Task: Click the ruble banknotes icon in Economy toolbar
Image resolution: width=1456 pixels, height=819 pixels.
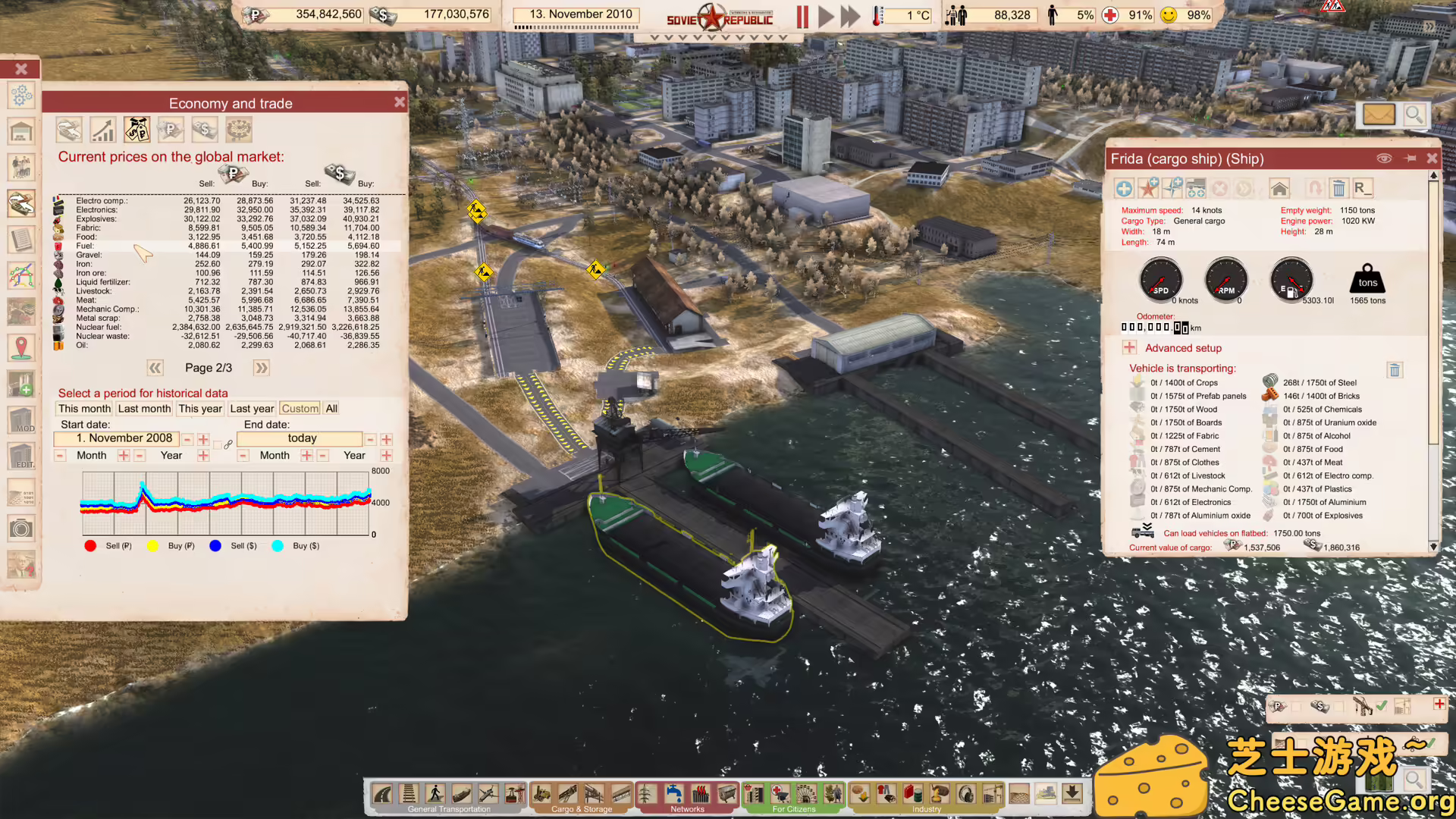Action: (x=171, y=129)
